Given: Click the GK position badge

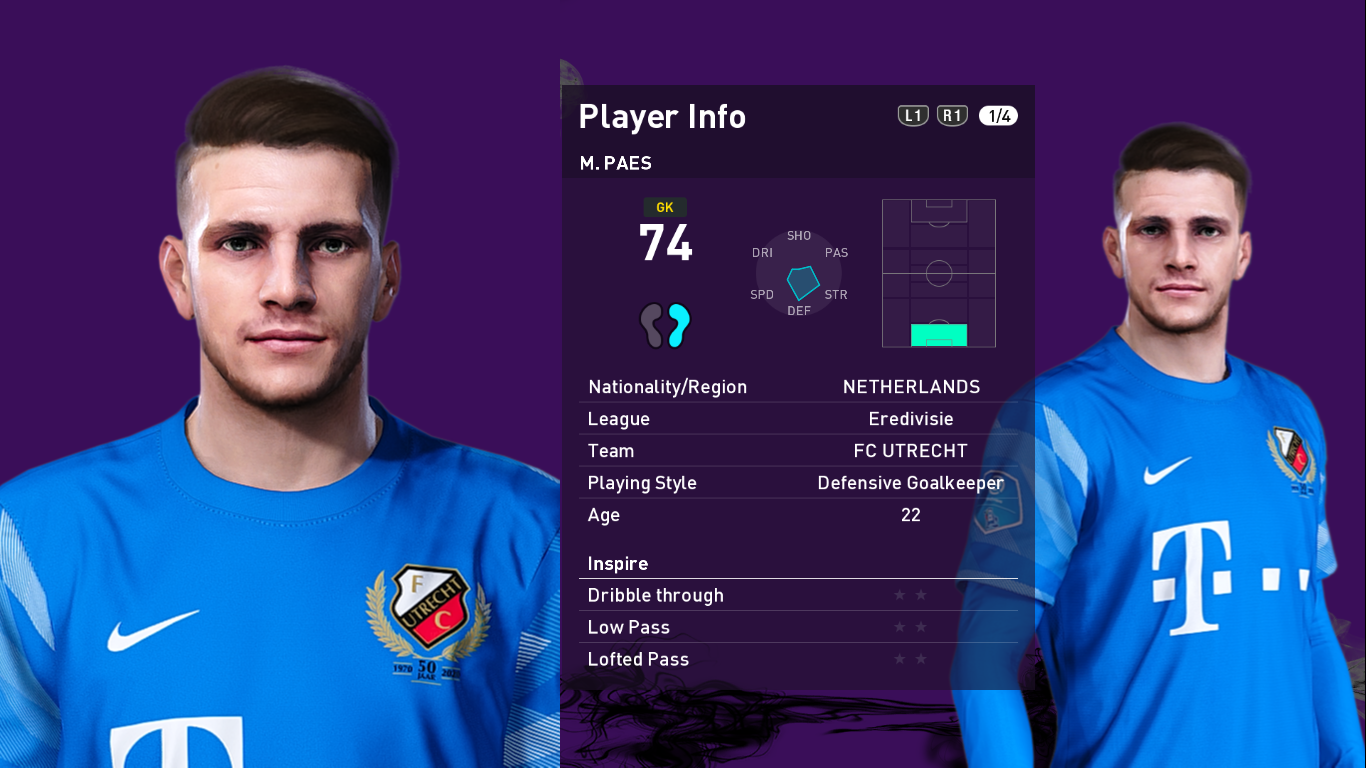Looking at the screenshot, I should click(x=665, y=207).
